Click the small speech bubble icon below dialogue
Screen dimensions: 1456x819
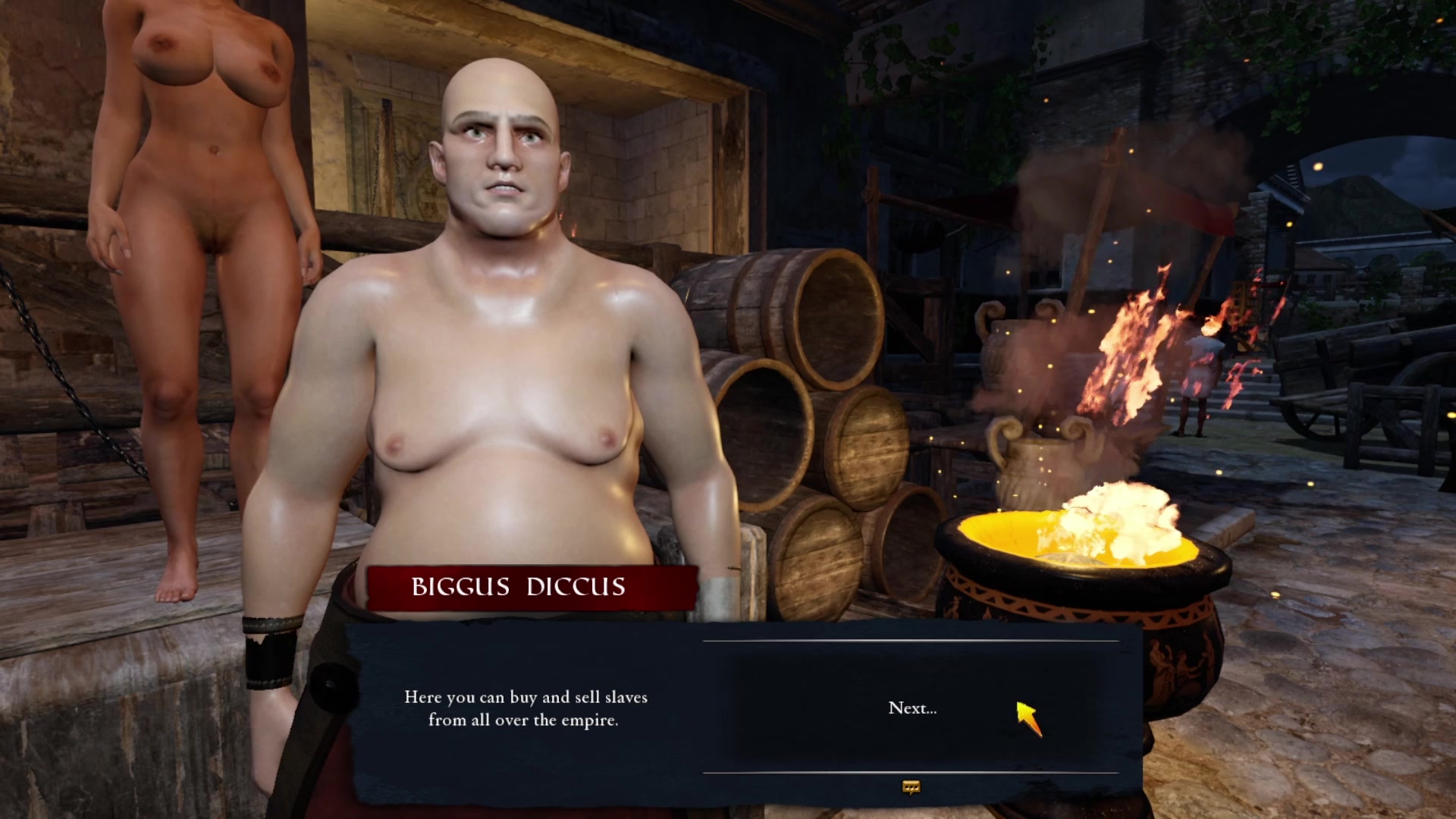911,787
